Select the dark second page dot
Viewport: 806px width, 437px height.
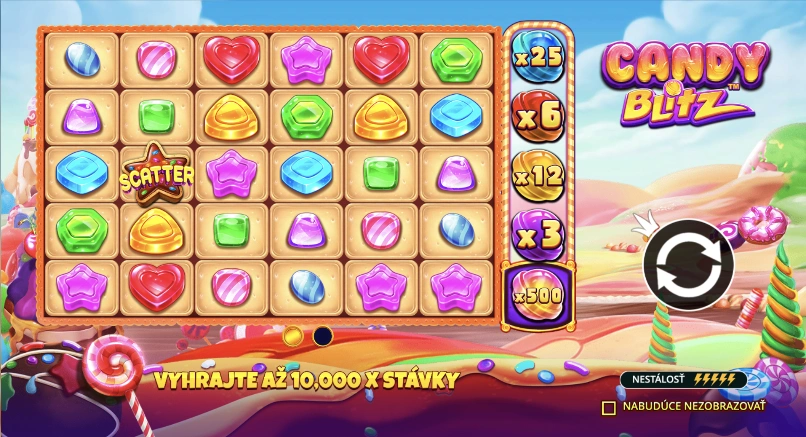(x=323, y=336)
